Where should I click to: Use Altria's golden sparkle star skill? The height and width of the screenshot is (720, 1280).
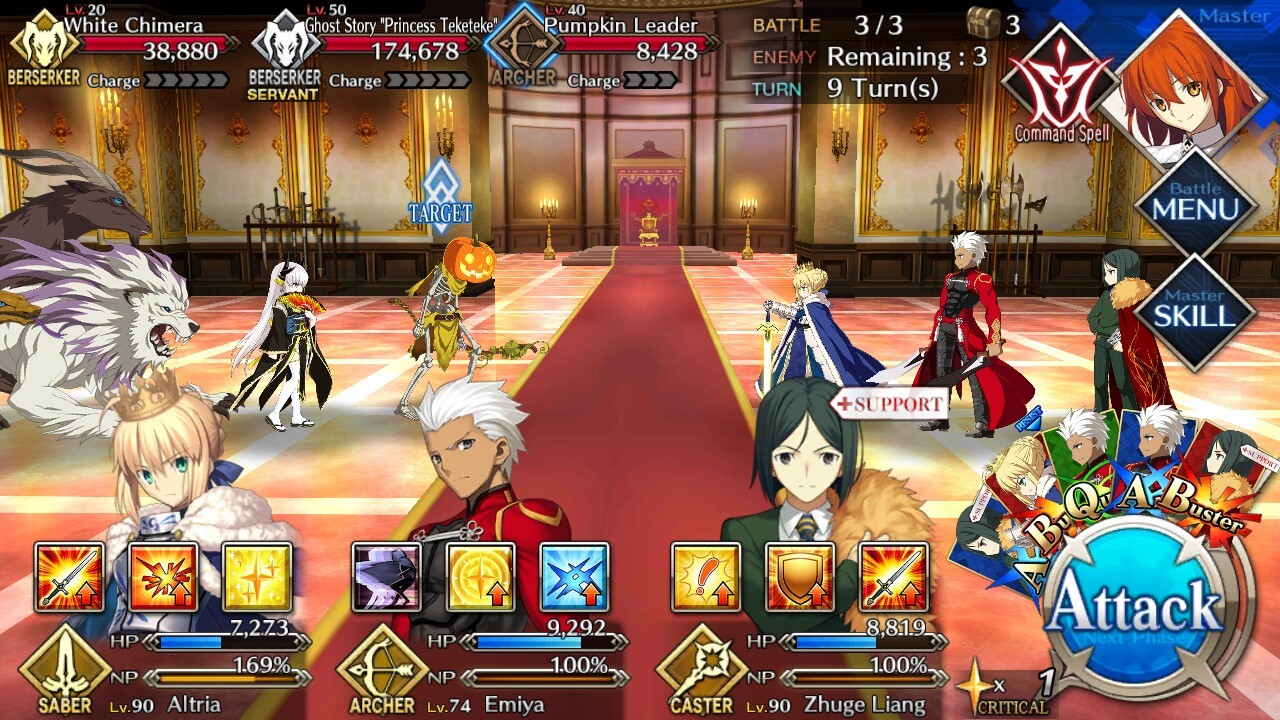point(257,577)
